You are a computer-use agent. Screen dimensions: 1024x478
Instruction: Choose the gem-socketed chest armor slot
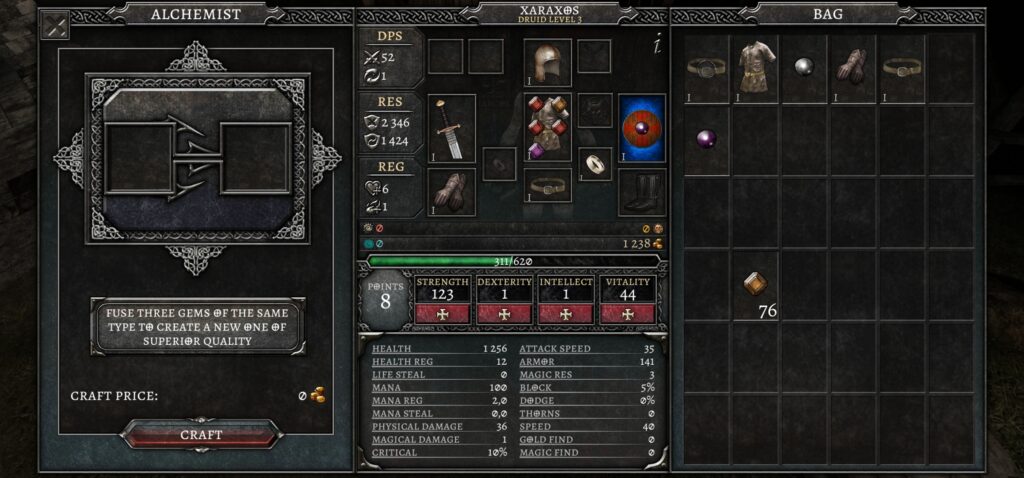pos(547,127)
